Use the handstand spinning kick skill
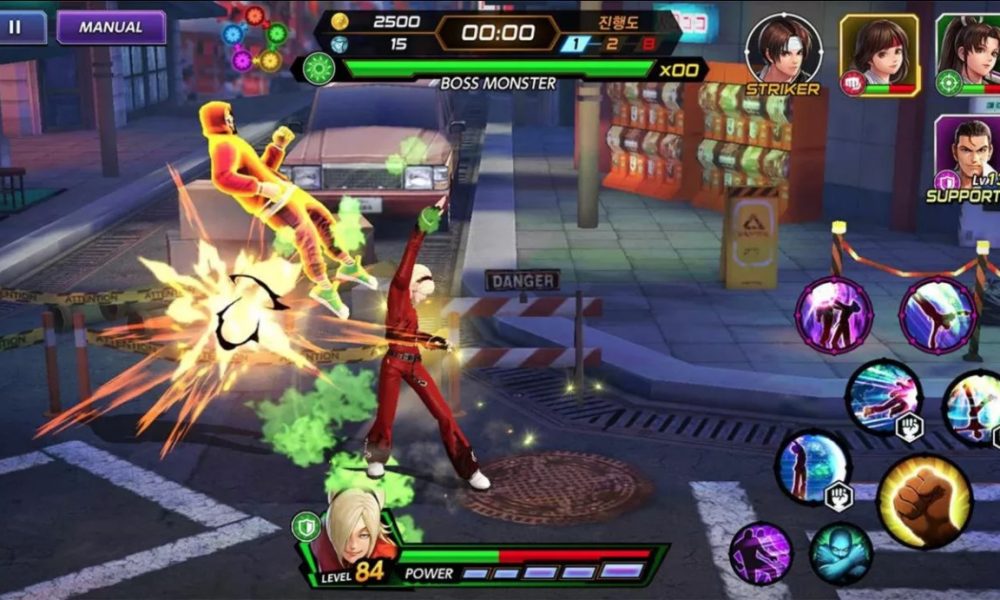 [974, 407]
